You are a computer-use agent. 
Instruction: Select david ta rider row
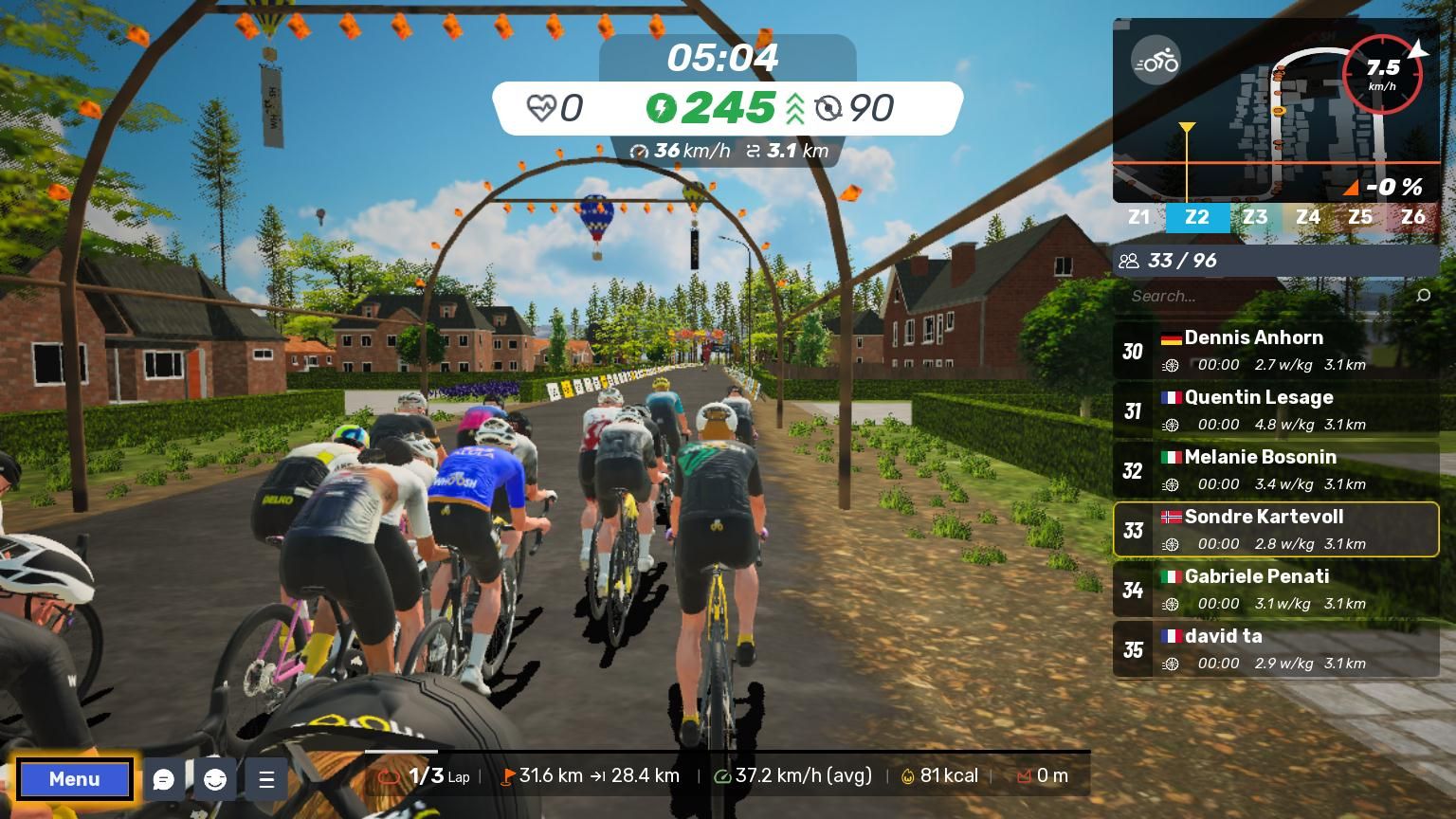(1276, 649)
